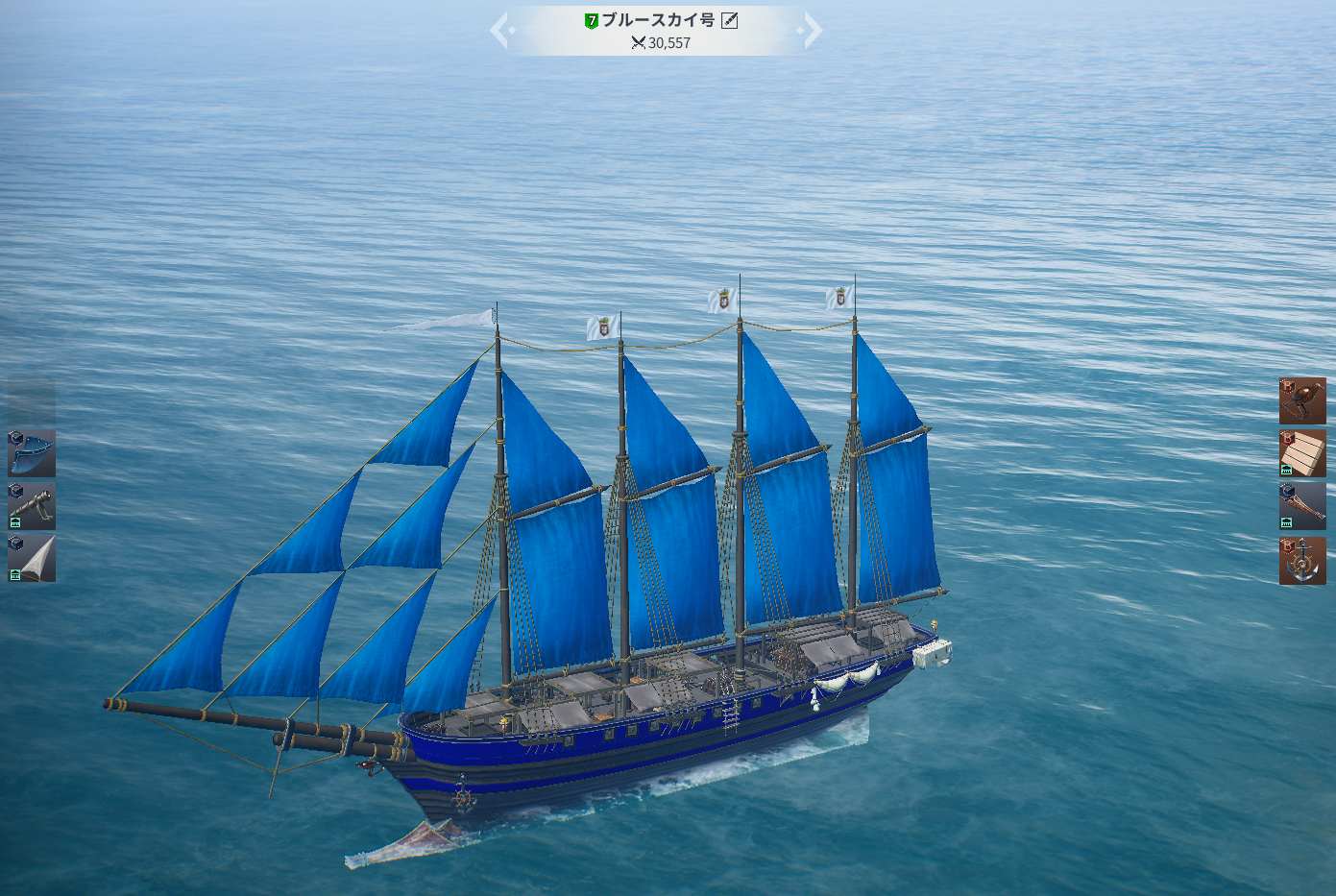Select the ram equipment slot
Viewport: 1336px width, 896px height.
1302,507
